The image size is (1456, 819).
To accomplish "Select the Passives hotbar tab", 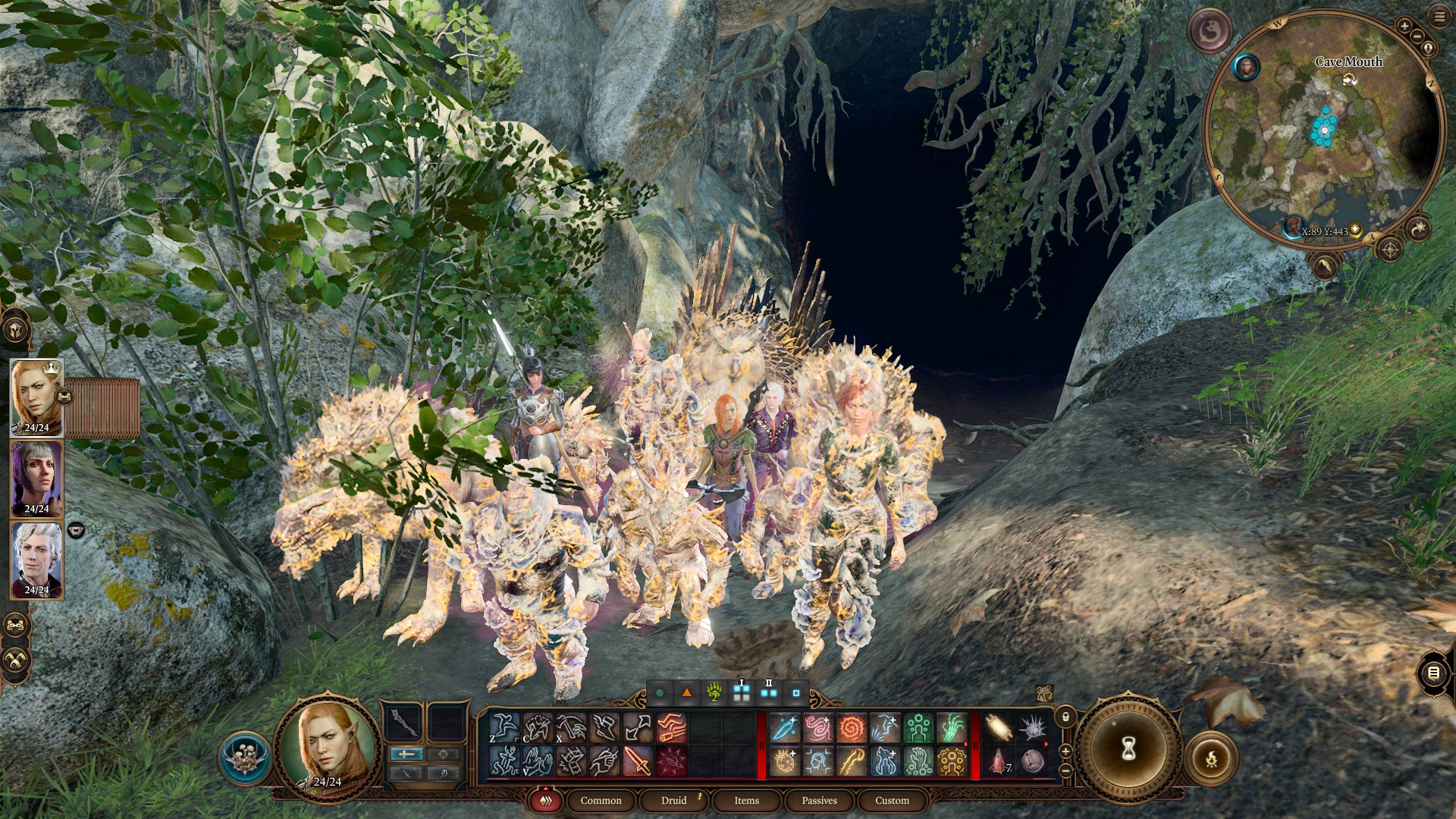I will [819, 800].
